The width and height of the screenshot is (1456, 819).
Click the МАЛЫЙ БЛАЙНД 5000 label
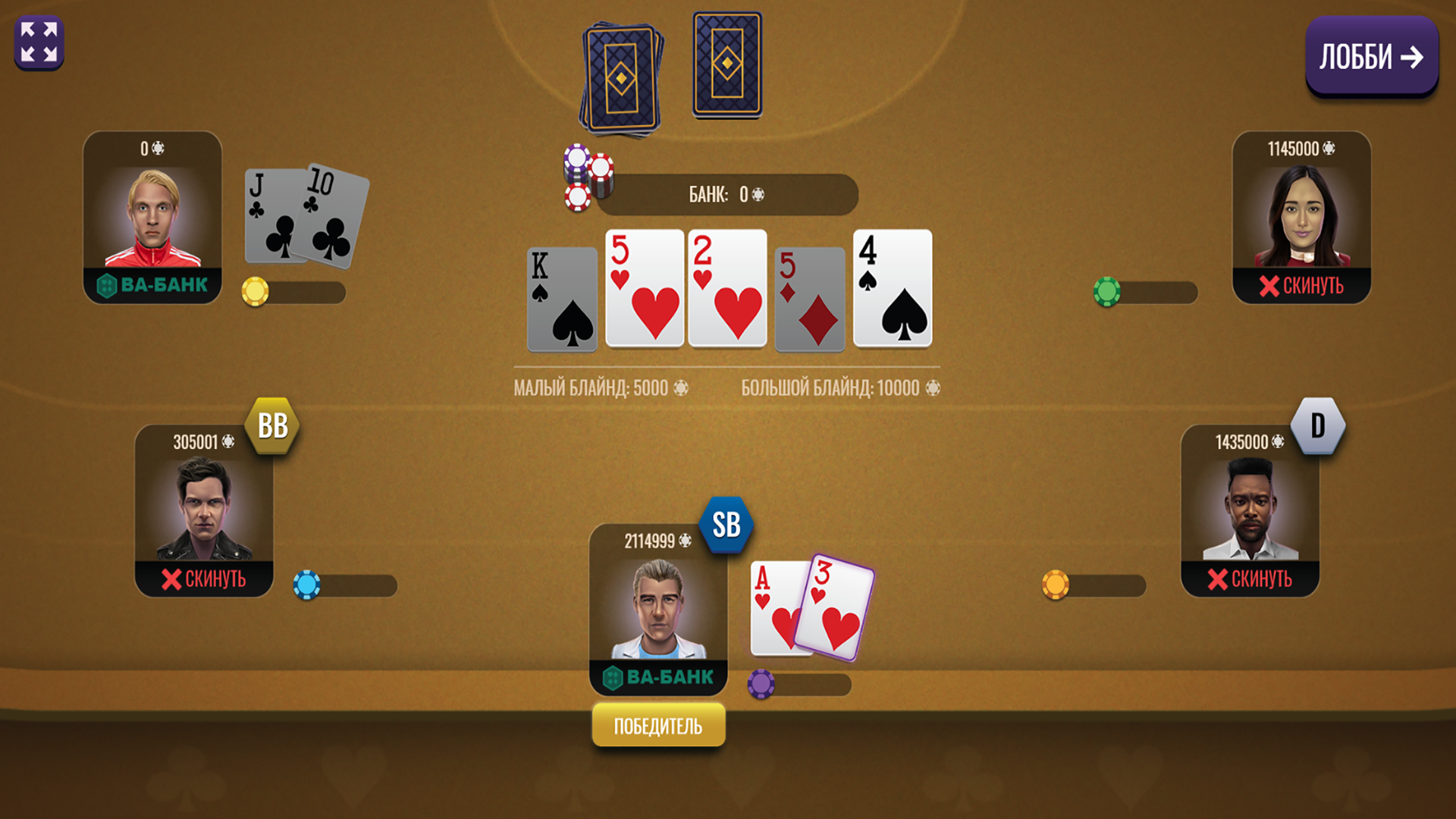pos(601,387)
